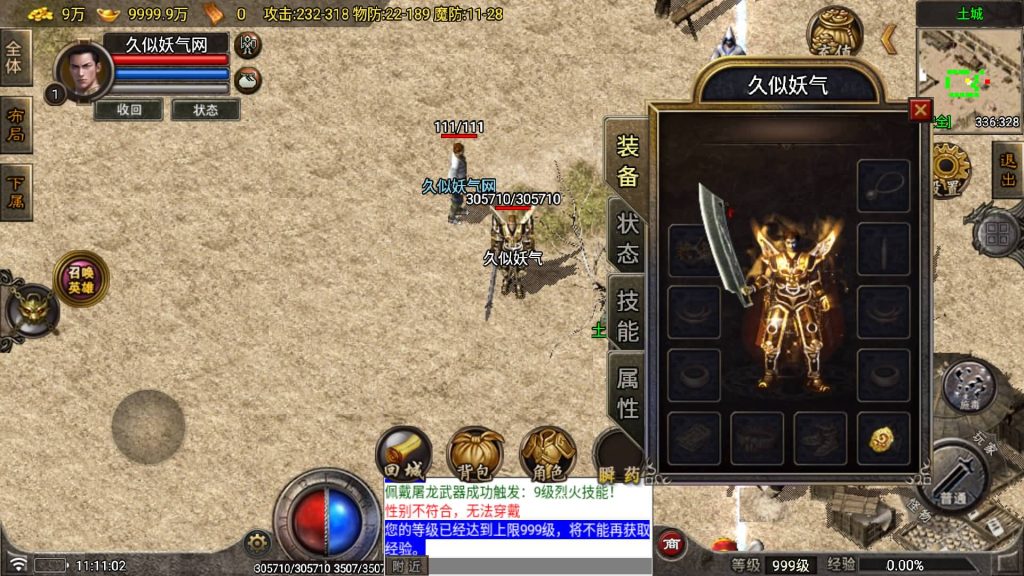1024x576 pixels.
Task: Open the 技能 (Skills) tab
Action: point(627,314)
